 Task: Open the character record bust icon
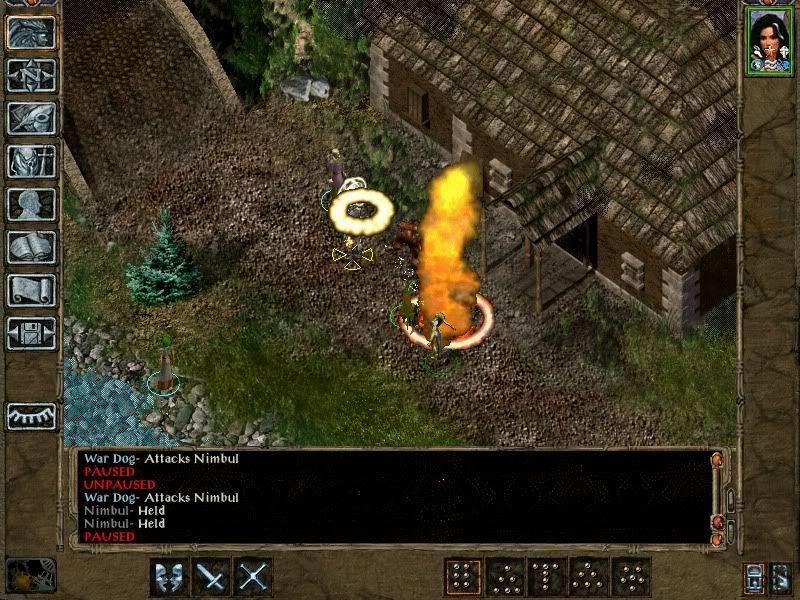coord(31,204)
